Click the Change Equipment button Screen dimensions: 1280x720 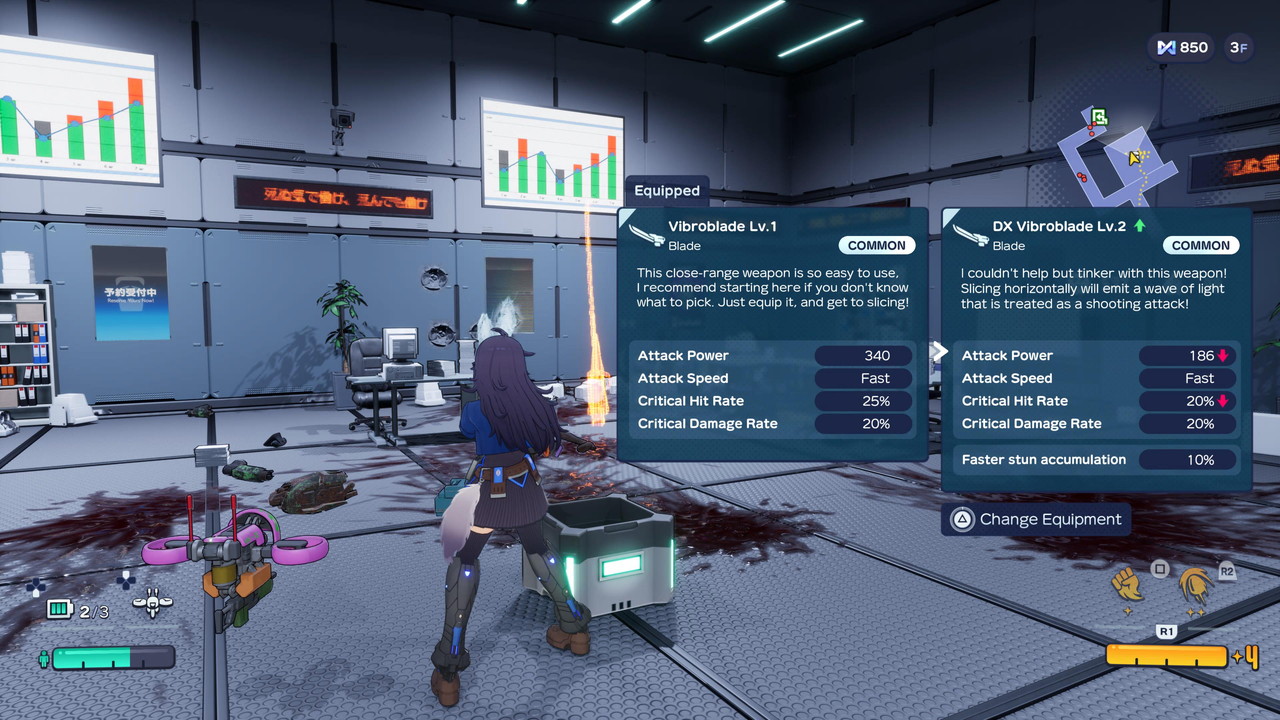coord(1036,519)
